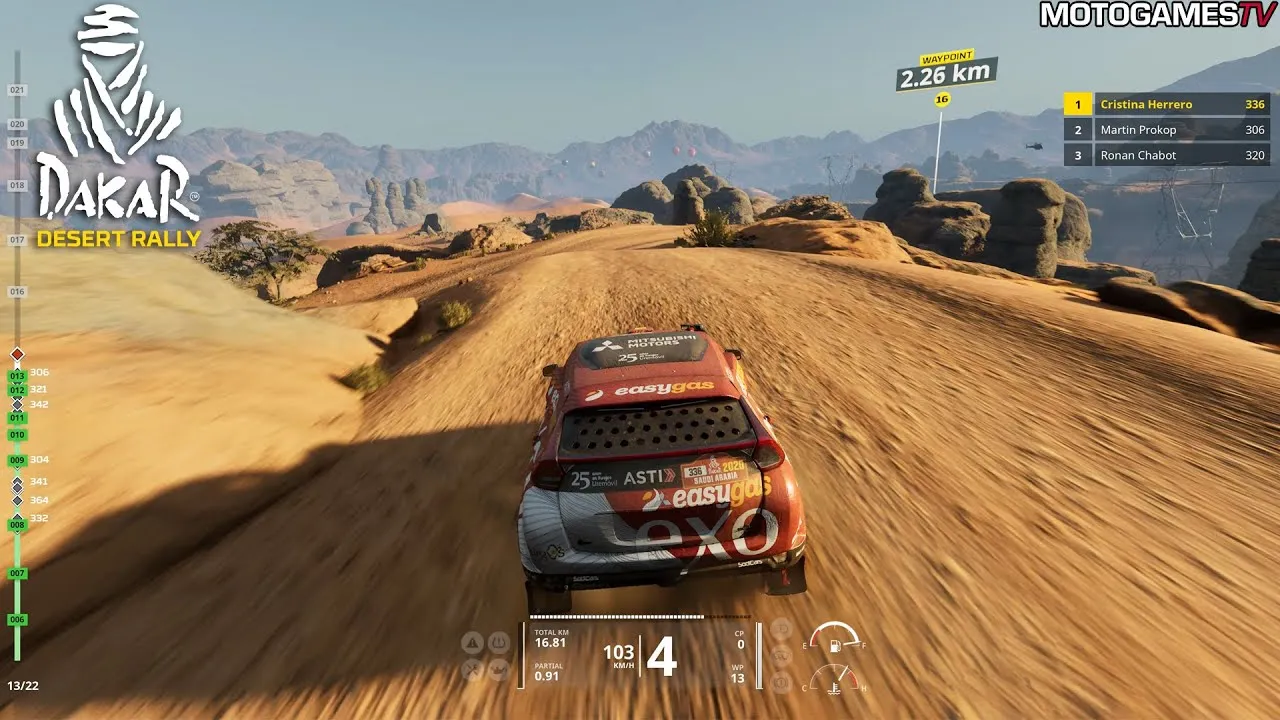The image size is (1280, 720).
Task: Click the engine oil warning icon
Action: tap(498, 669)
